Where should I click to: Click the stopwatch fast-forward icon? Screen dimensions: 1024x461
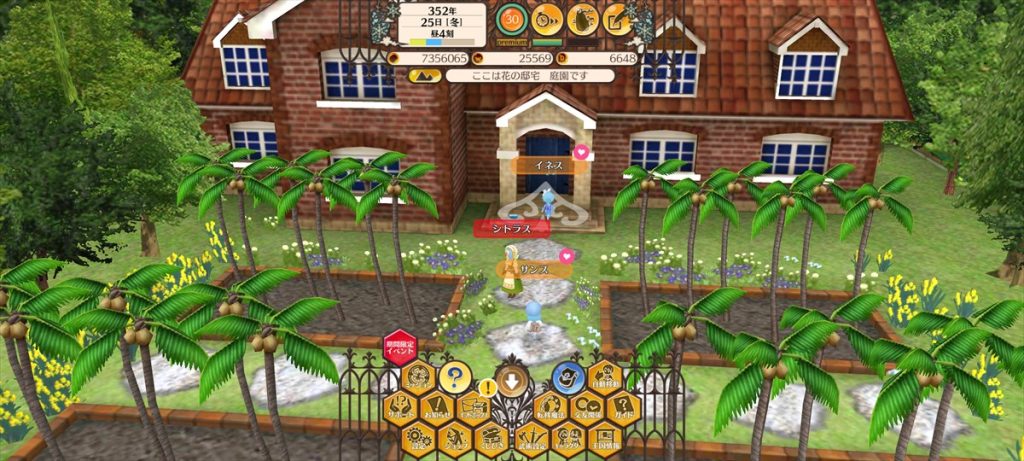click(x=546, y=18)
